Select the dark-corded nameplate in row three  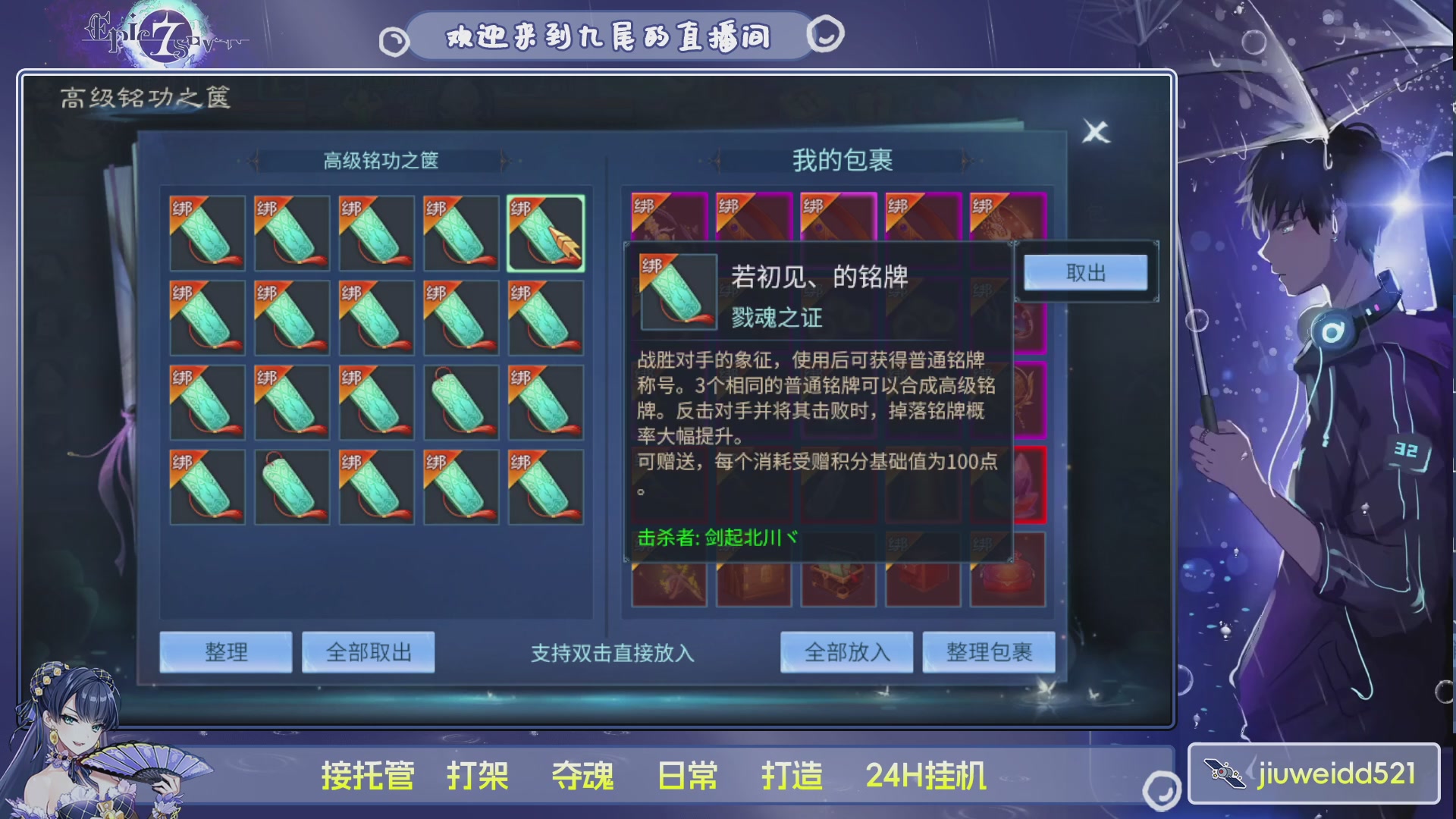(461, 402)
